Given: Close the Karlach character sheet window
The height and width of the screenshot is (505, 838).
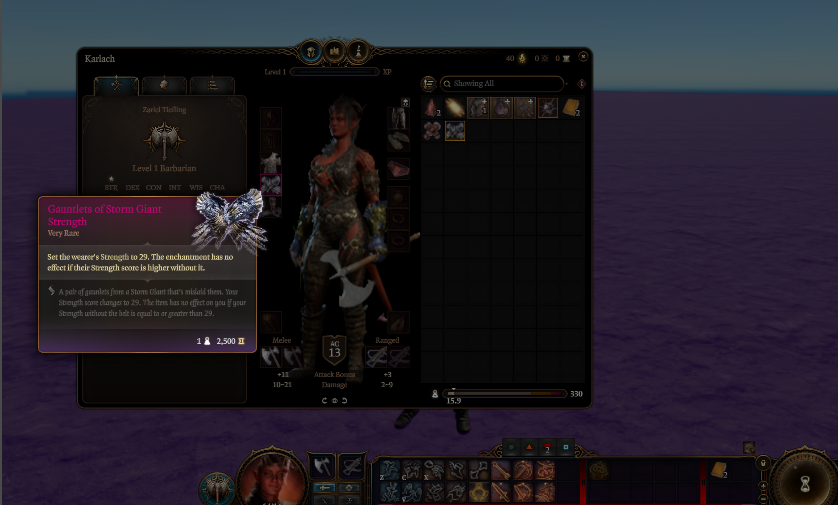Looking at the screenshot, I should [583, 57].
